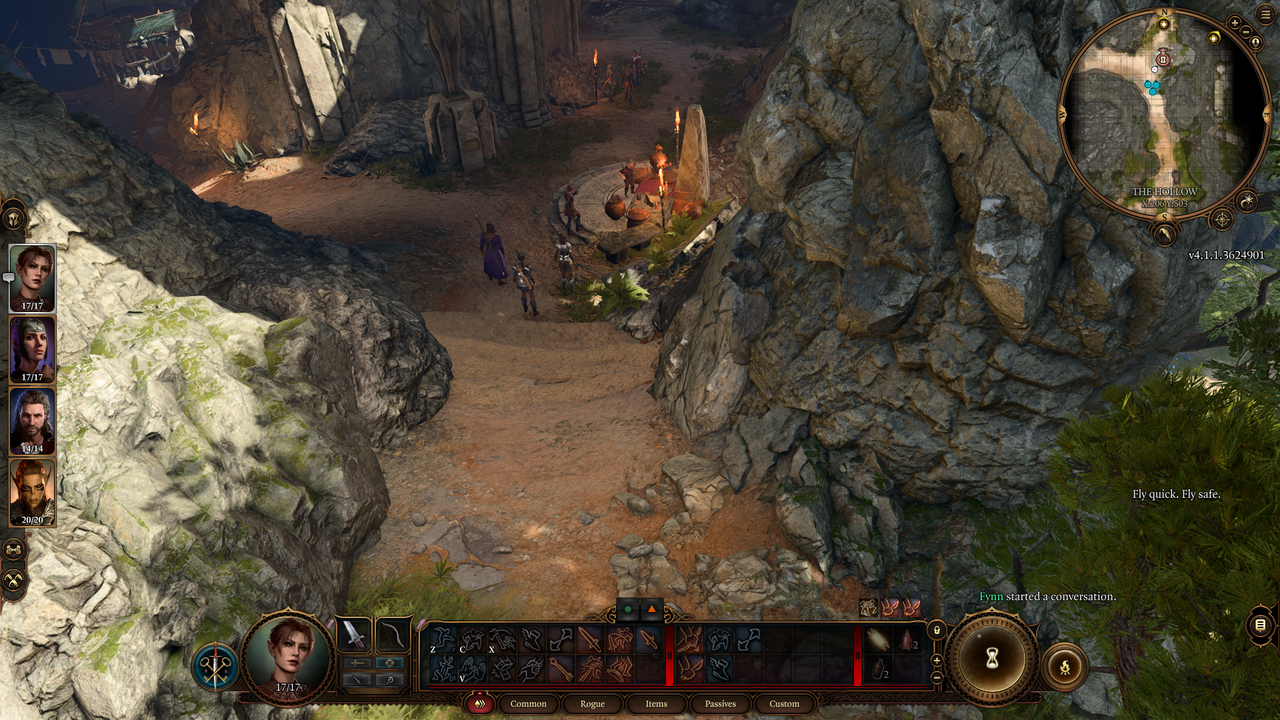
Task: Click the crossed swords and key button
Action: pos(215,667)
